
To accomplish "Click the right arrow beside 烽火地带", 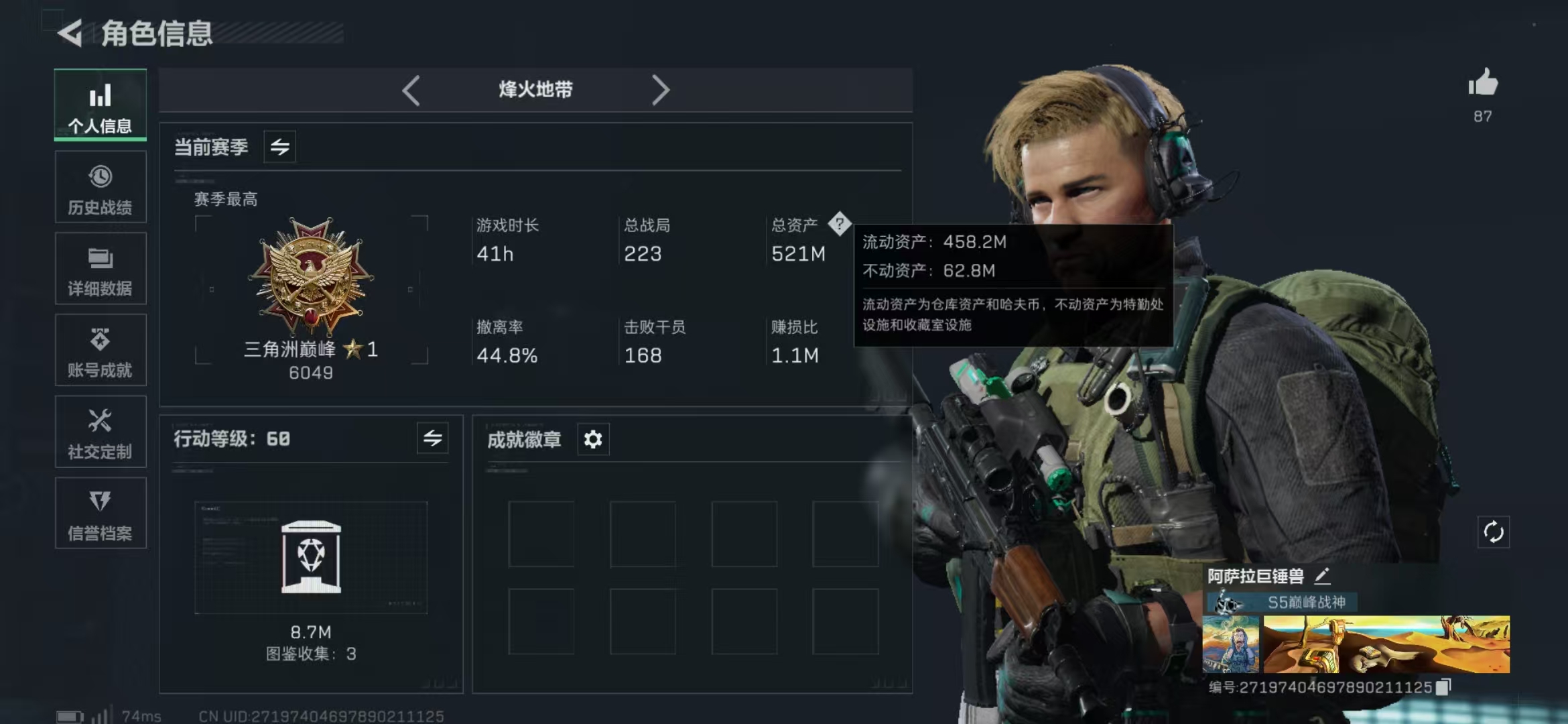I will [x=661, y=90].
